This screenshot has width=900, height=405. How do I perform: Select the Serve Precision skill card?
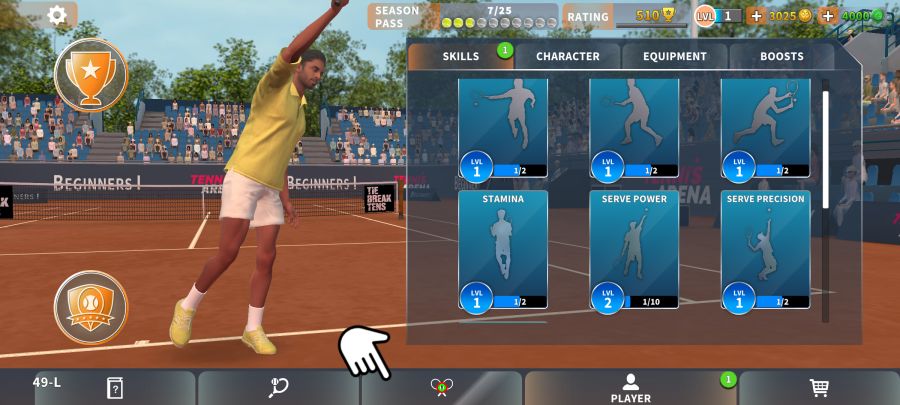(x=765, y=249)
